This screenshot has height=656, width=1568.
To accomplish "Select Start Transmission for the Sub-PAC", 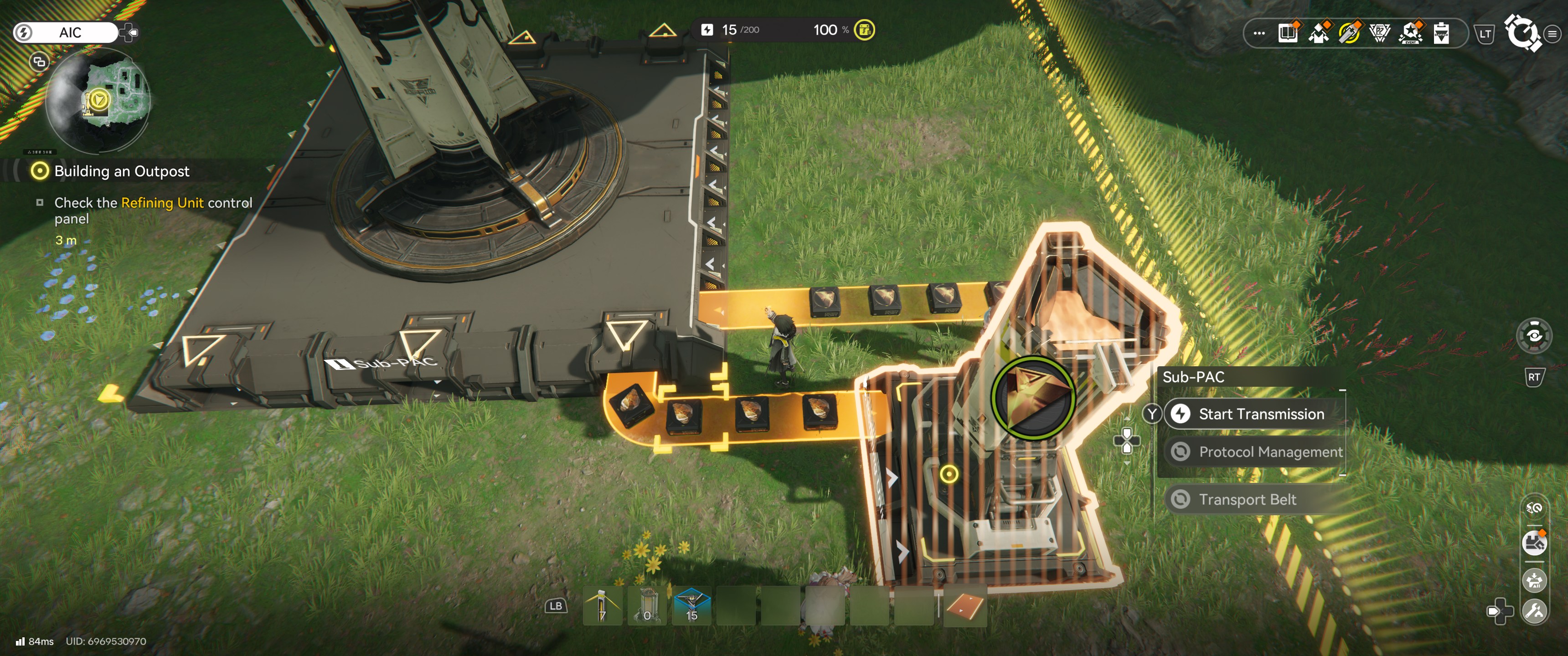I will tap(1260, 414).
